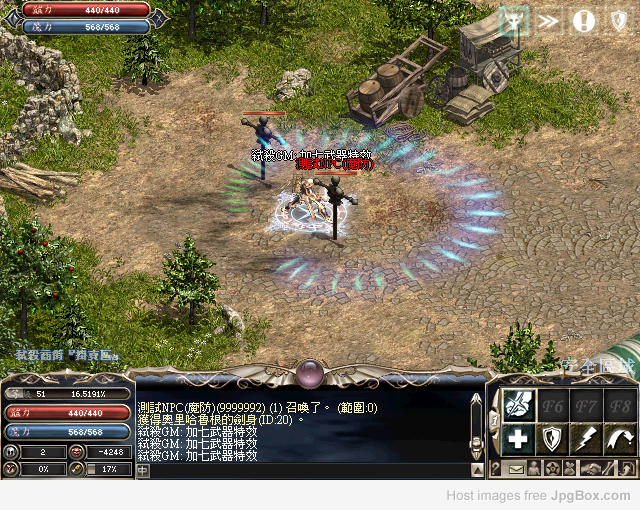Cast the lightning bolt skill
The image size is (640, 510).
click(x=585, y=438)
